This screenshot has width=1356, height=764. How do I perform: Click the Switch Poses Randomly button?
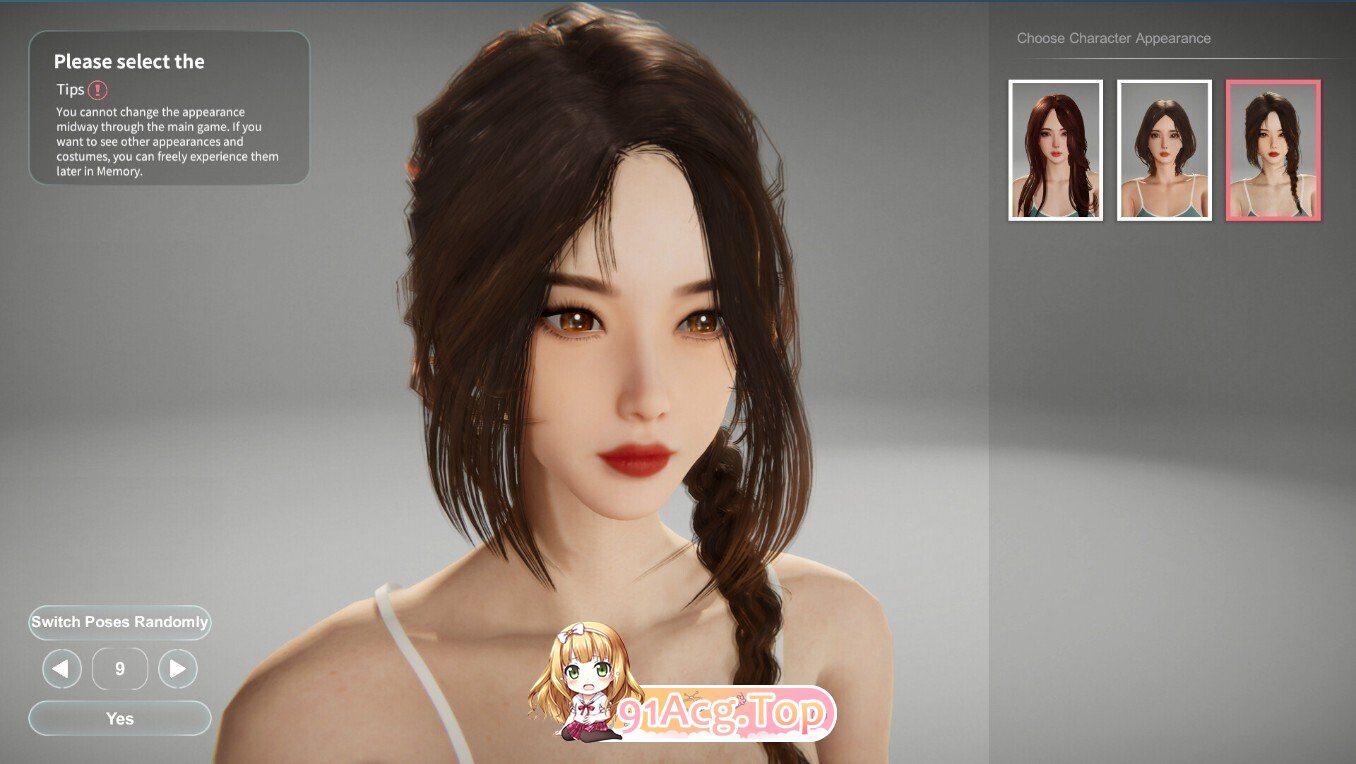pos(119,622)
